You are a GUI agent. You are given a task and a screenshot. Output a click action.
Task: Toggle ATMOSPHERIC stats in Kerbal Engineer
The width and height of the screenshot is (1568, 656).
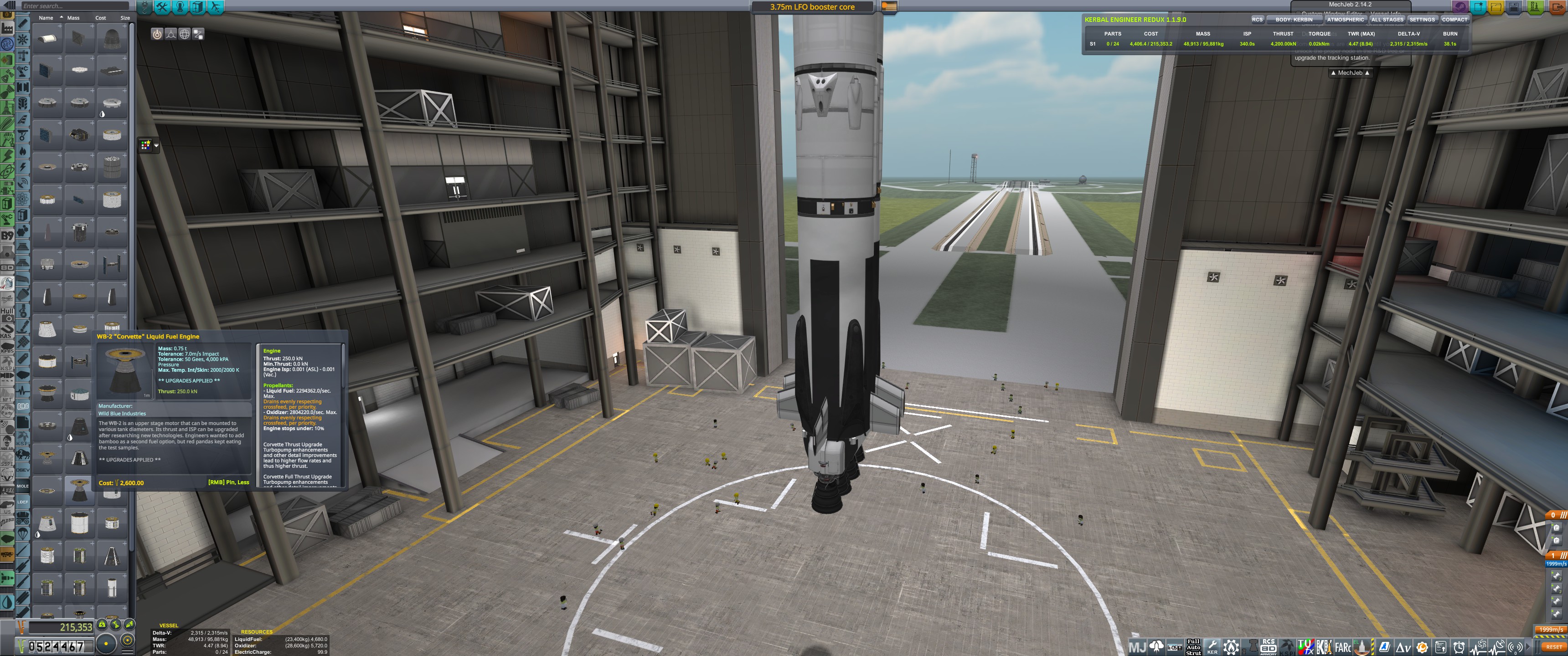coord(1345,20)
